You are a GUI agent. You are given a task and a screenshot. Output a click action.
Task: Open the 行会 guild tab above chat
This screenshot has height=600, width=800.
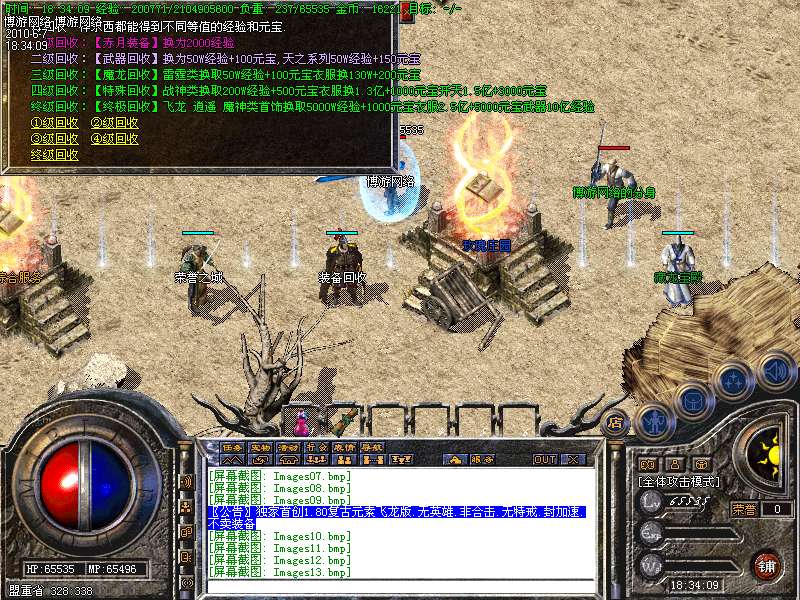click(316, 446)
